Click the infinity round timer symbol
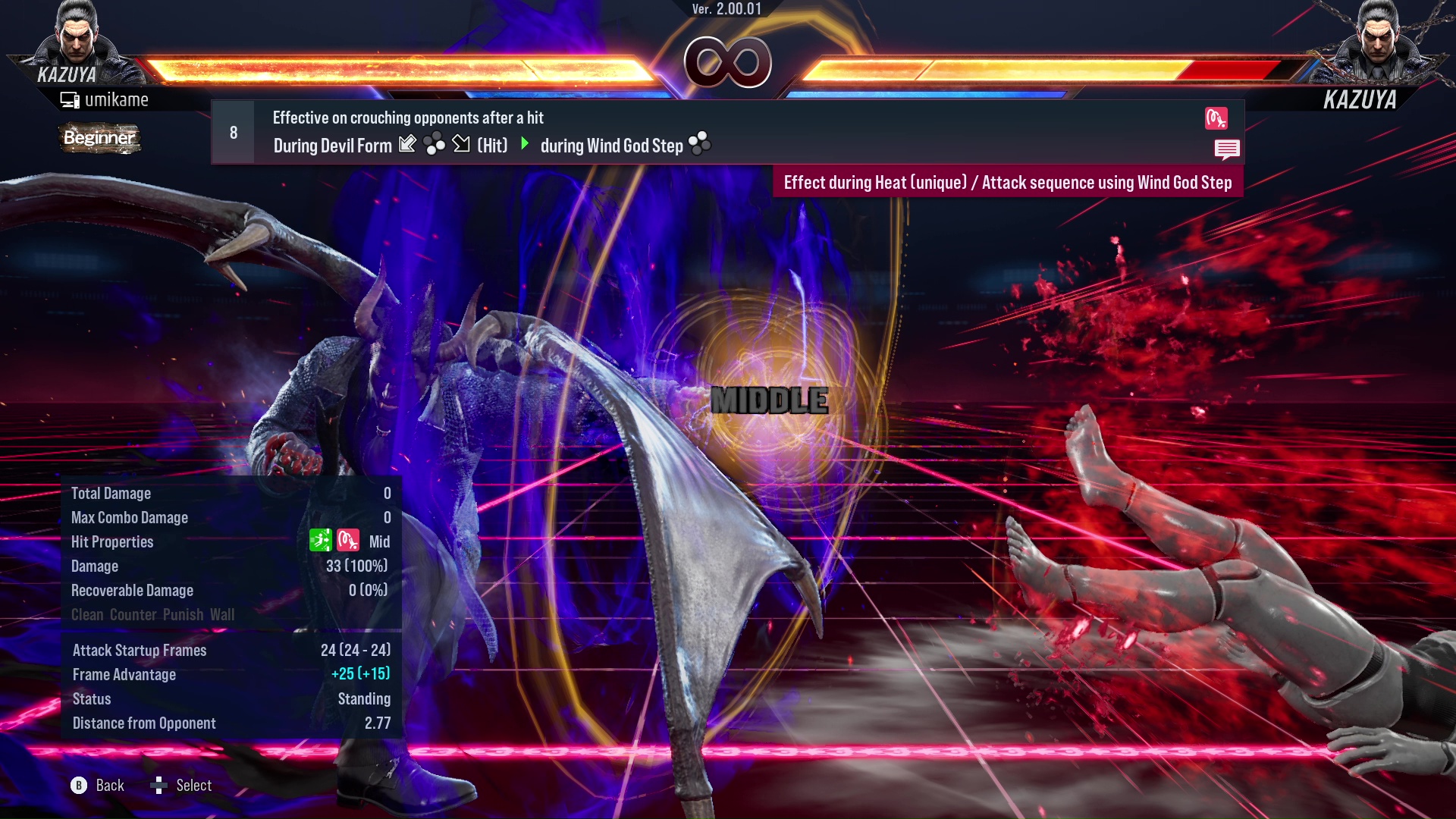The height and width of the screenshot is (819, 1456). click(x=728, y=63)
